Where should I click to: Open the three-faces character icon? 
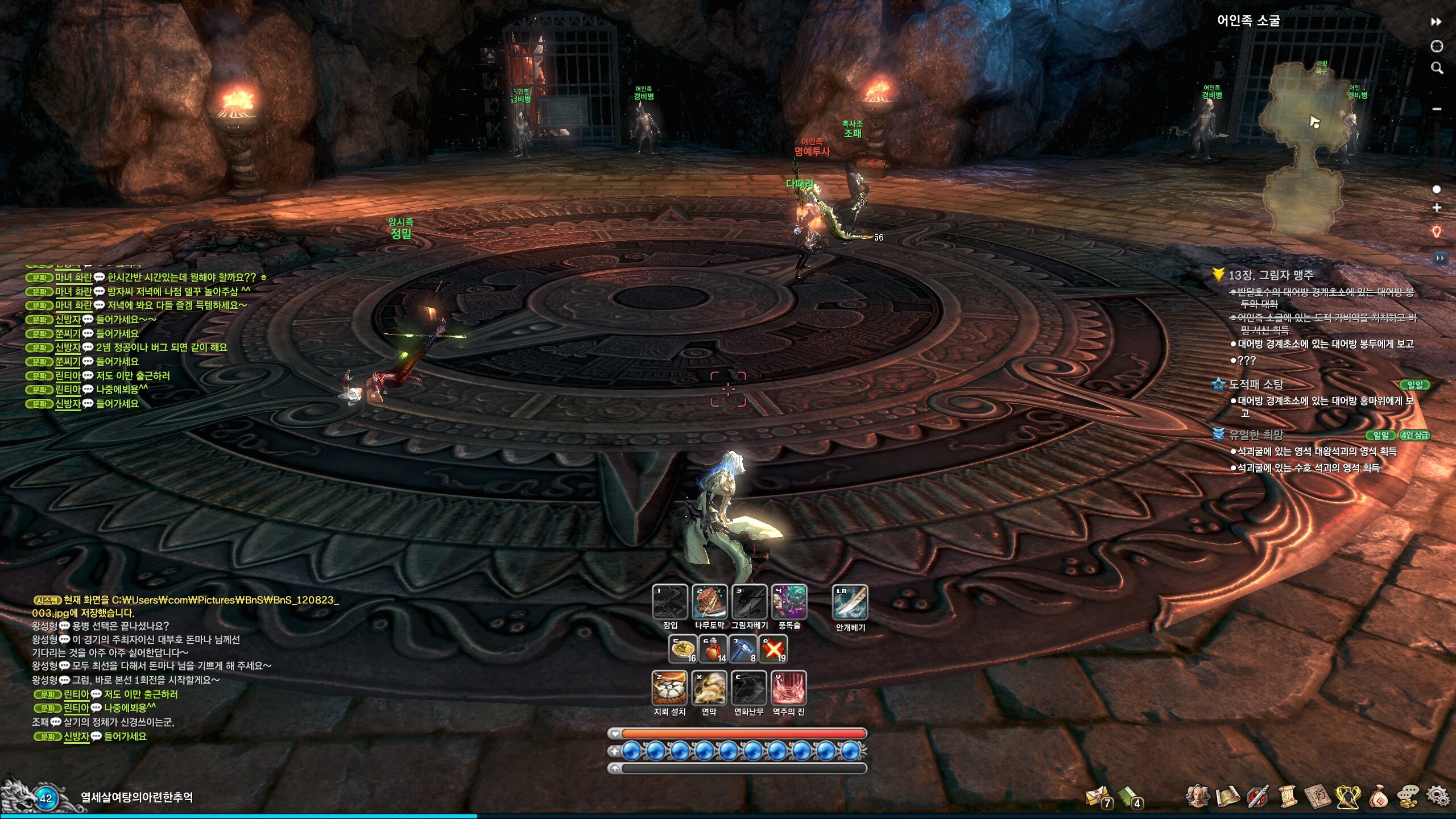click(x=1197, y=797)
